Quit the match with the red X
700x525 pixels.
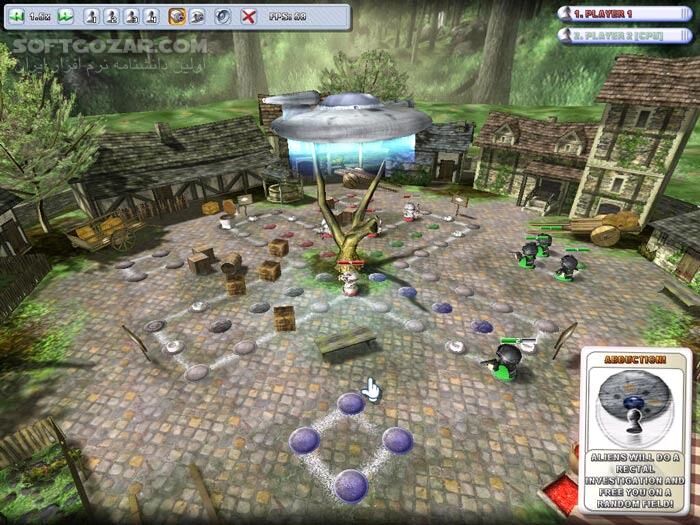tap(249, 17)
